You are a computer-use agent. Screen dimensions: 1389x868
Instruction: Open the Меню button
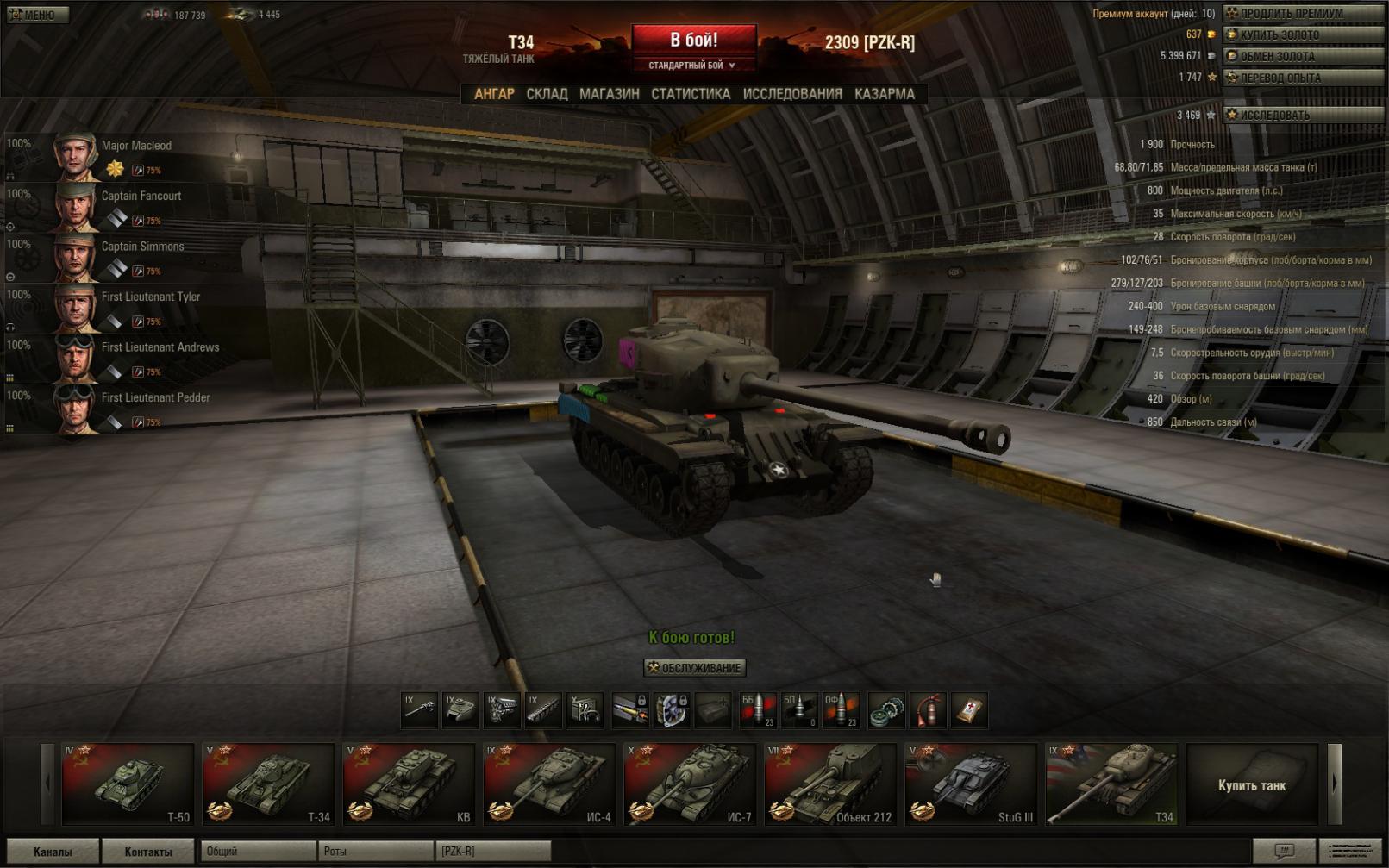pos(36,15)
